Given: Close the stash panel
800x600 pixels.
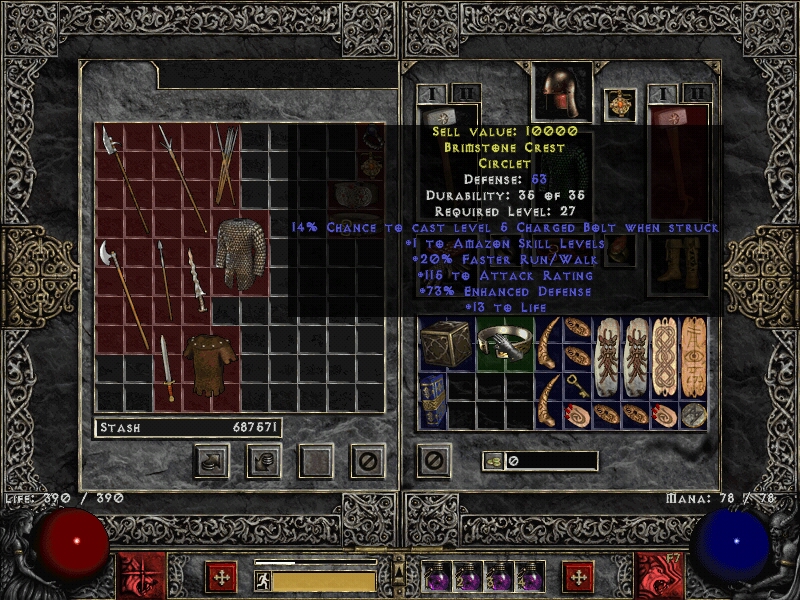Looking at the screenshot, I should 367,460.
